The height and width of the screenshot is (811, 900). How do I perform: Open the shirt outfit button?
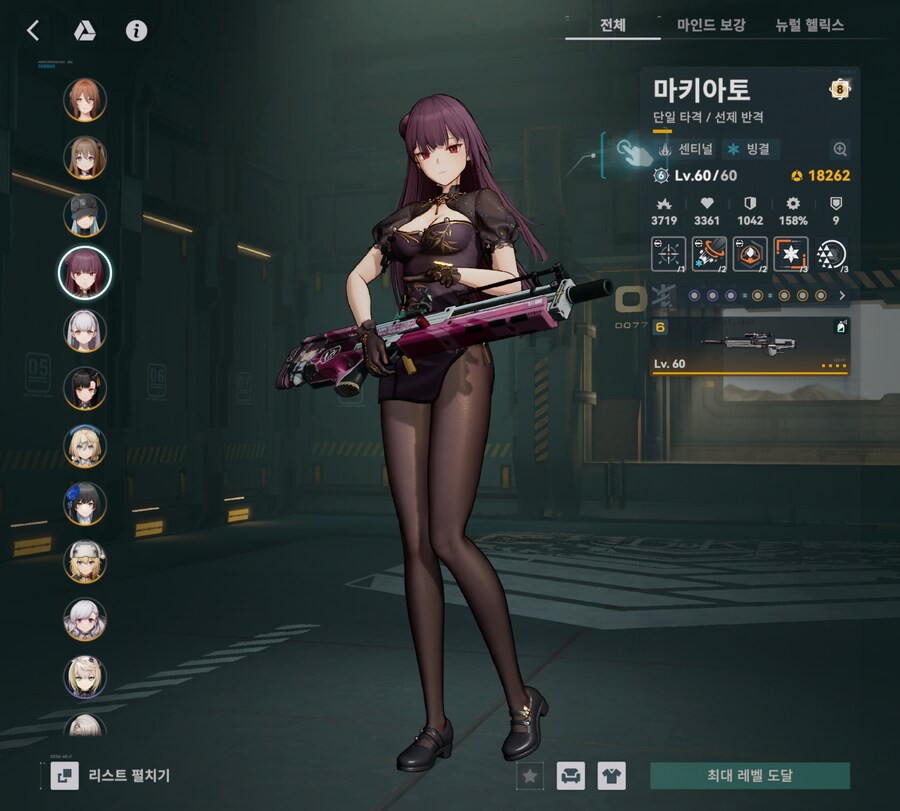(612, 775)
